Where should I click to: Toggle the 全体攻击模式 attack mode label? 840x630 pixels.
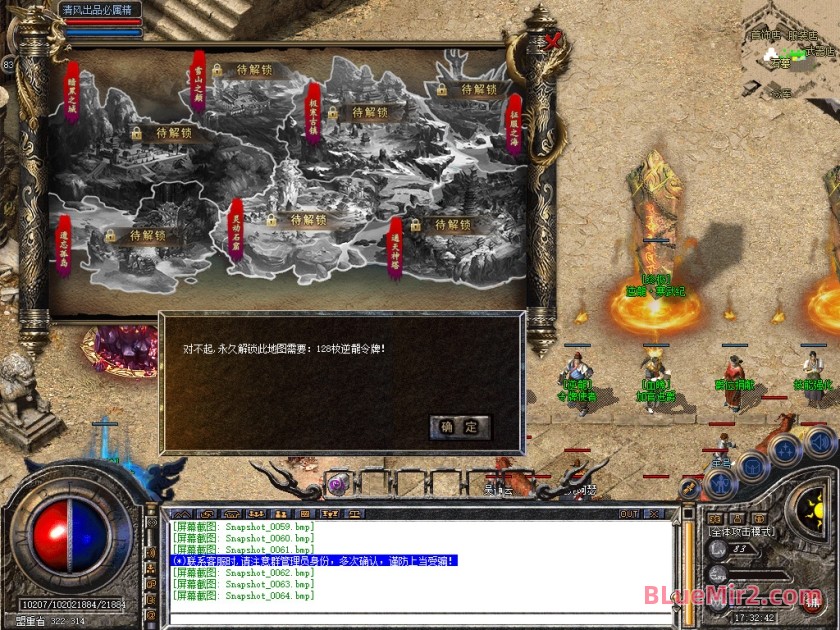(742, 532)
